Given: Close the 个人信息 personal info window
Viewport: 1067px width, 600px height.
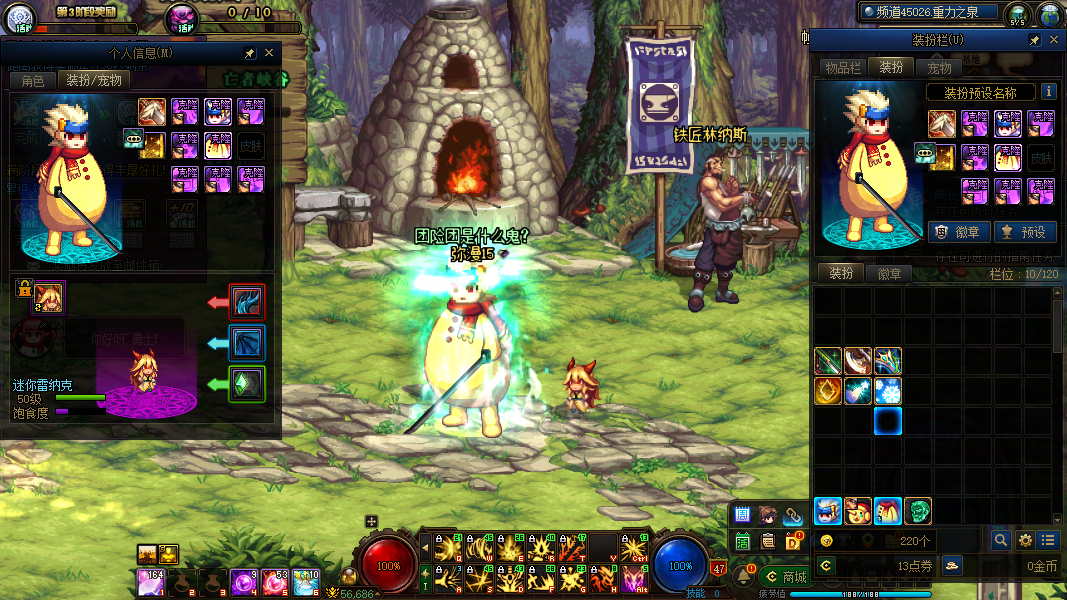Looking at the screenshot, I should pyautogui.click(x=269, y=53).
